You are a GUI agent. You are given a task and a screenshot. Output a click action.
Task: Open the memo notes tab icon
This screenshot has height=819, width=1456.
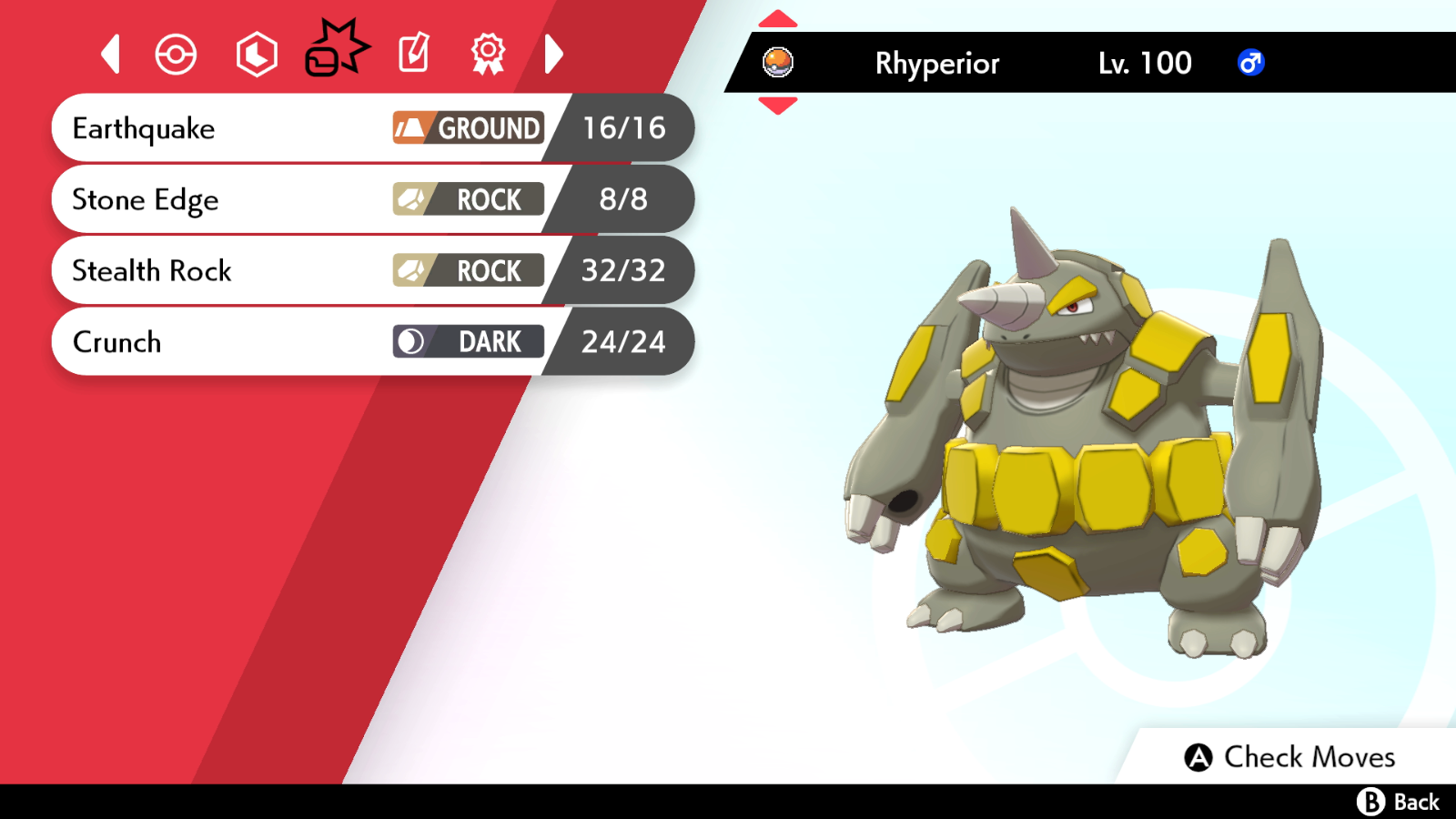point(413,54)
